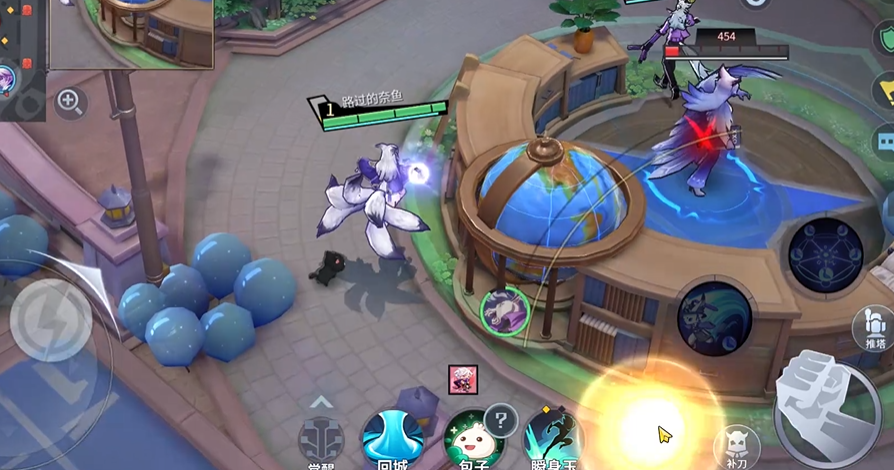Activate the dark character portrait skill
Image resolution: width=894 pixels, height=470 pixels.
click(714, 318)
